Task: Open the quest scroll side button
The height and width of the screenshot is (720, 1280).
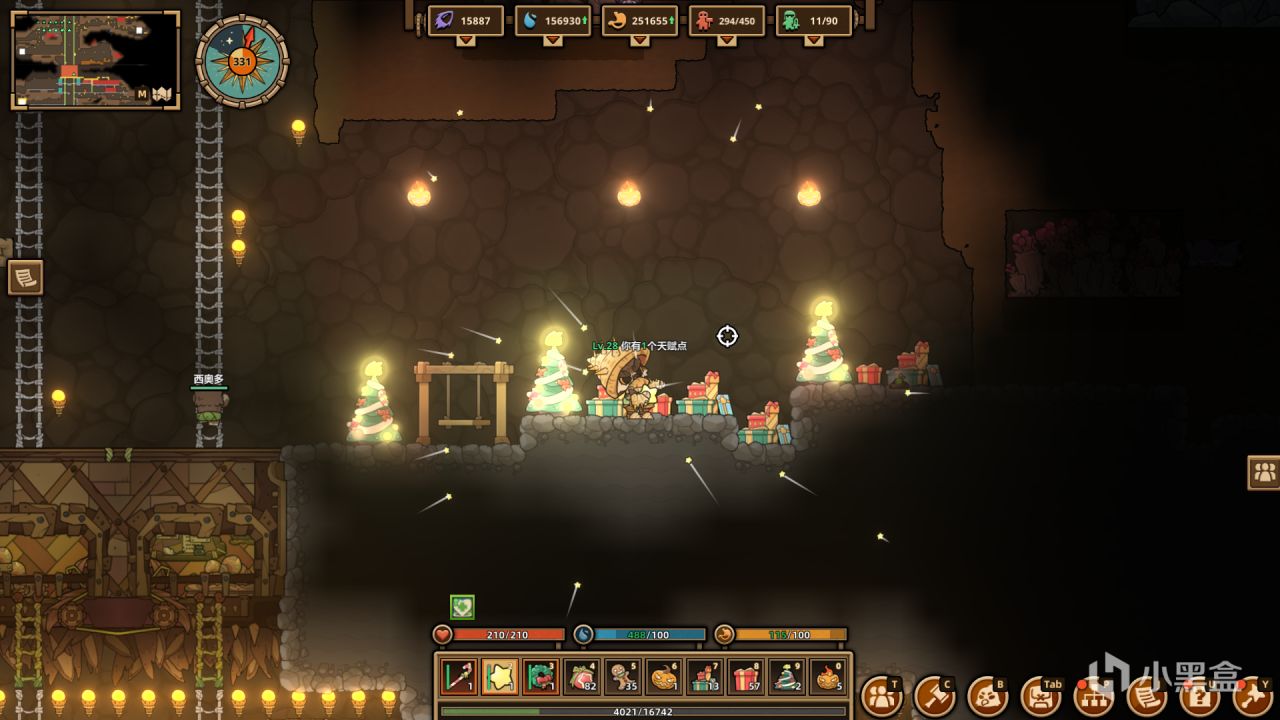Action: (25, 277)
